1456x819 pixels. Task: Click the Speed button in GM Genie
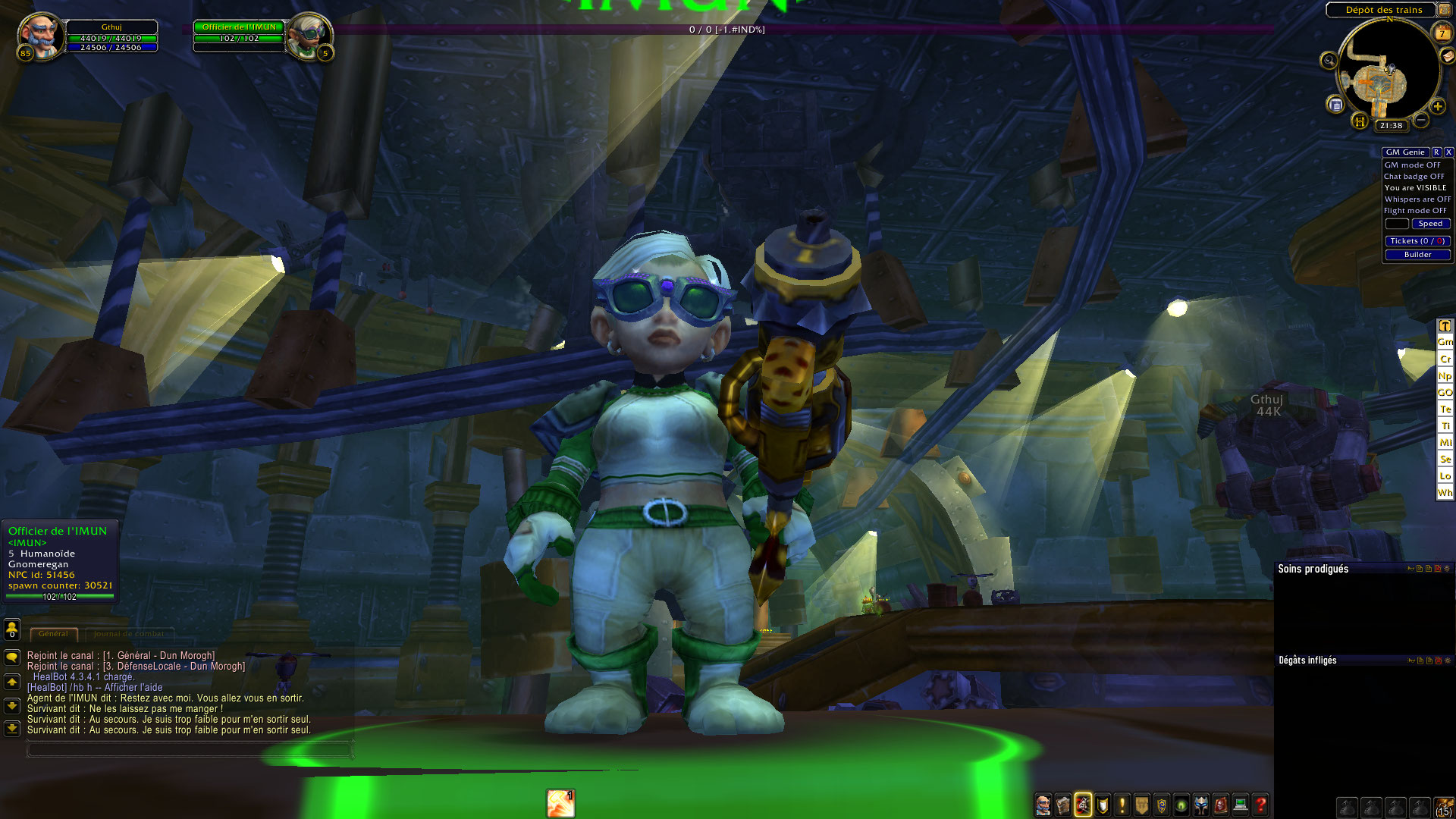1429,224
